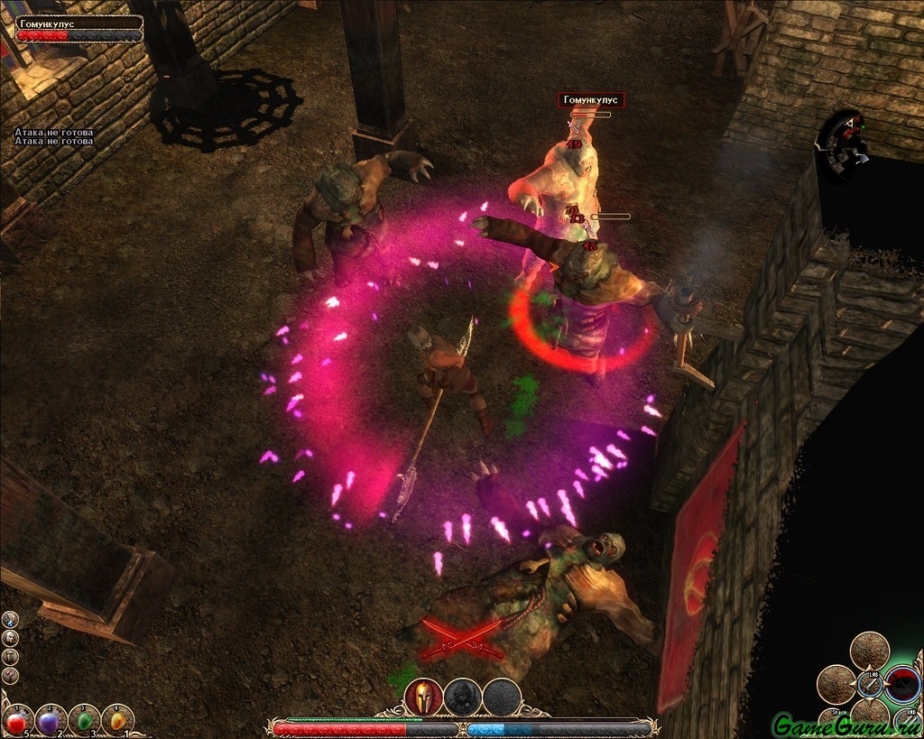This screenshot has width=924, height=739.
Task: Open the question mark help button
Action: pyautogui.click(x=10, y=674)
